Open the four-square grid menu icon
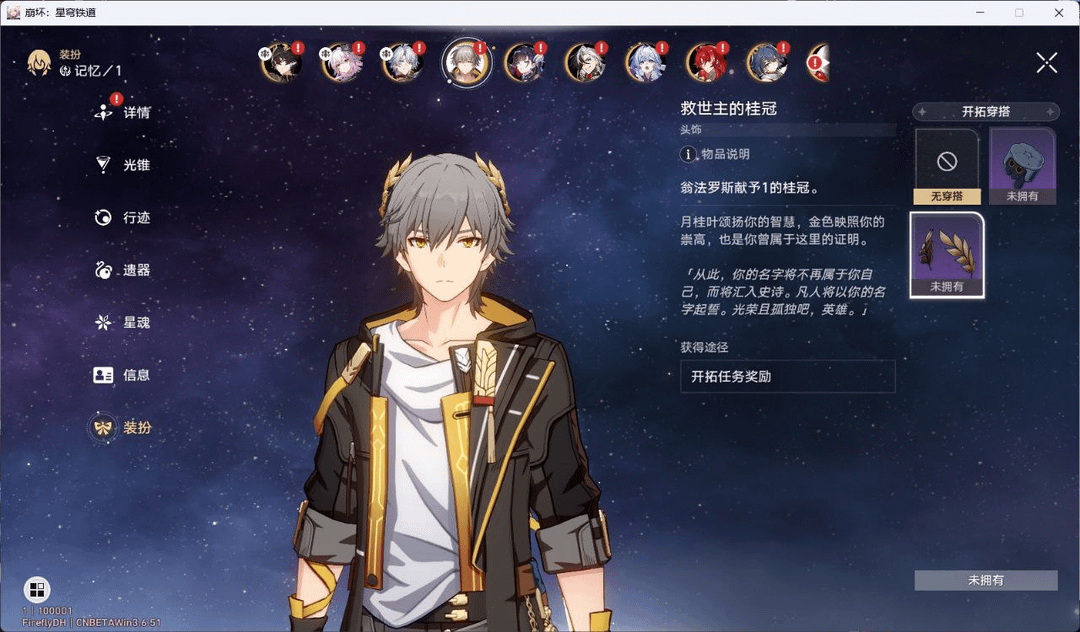1080x632 pixels. [x=37, y=589]
